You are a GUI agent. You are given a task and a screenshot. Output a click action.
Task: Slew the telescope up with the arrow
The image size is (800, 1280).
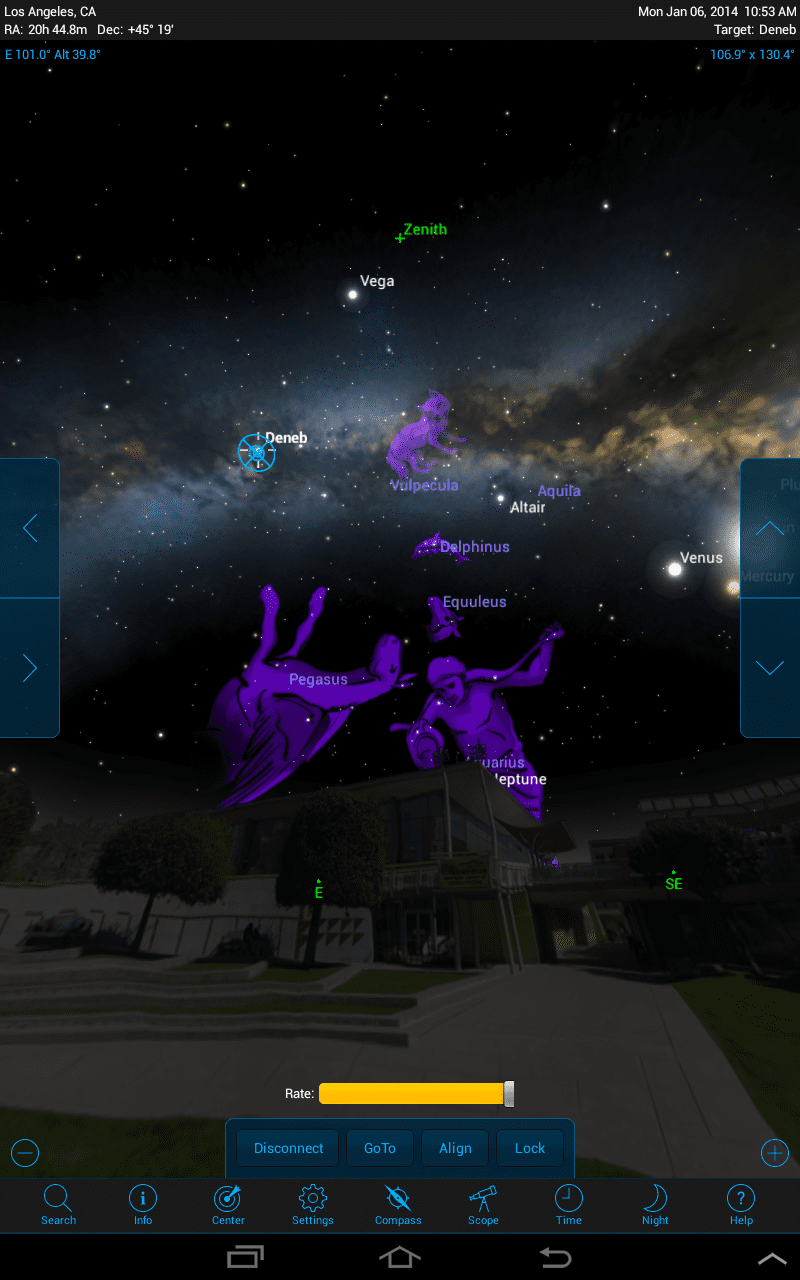click(769, 528)
